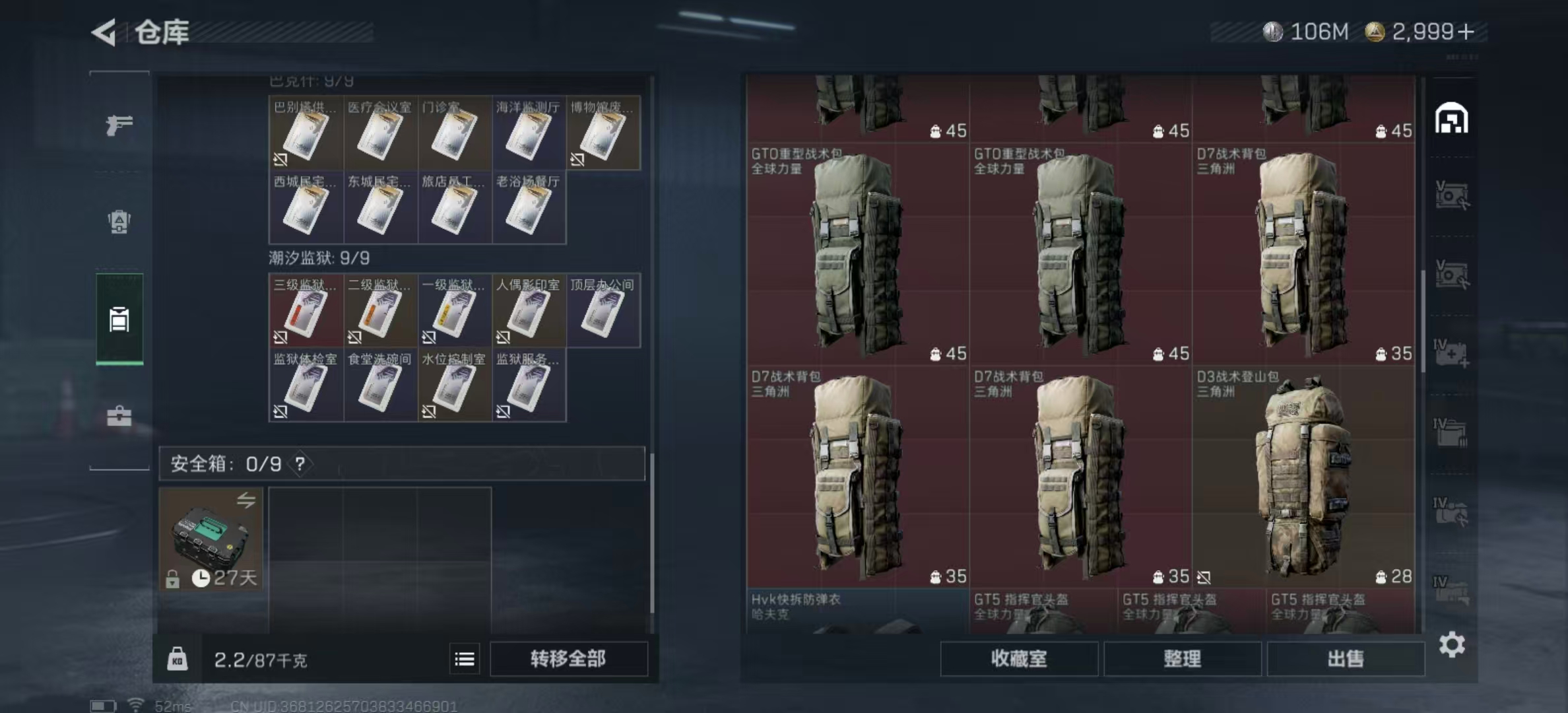Select the D3战术登山包 backpack thumbnail
Viewport: 1568px width, 713px height.
pos(1307,475)
